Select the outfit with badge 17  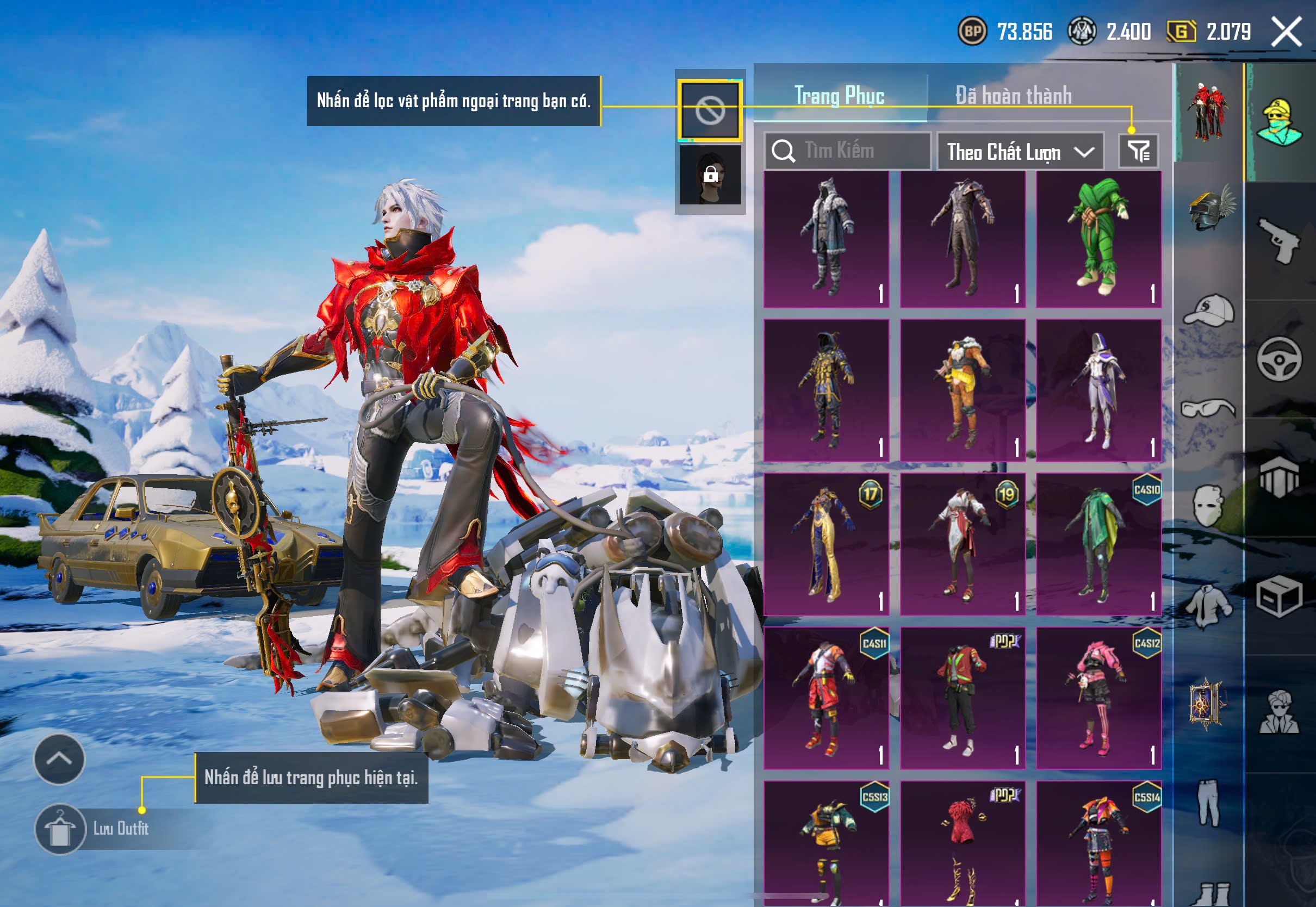coord(826,544)
